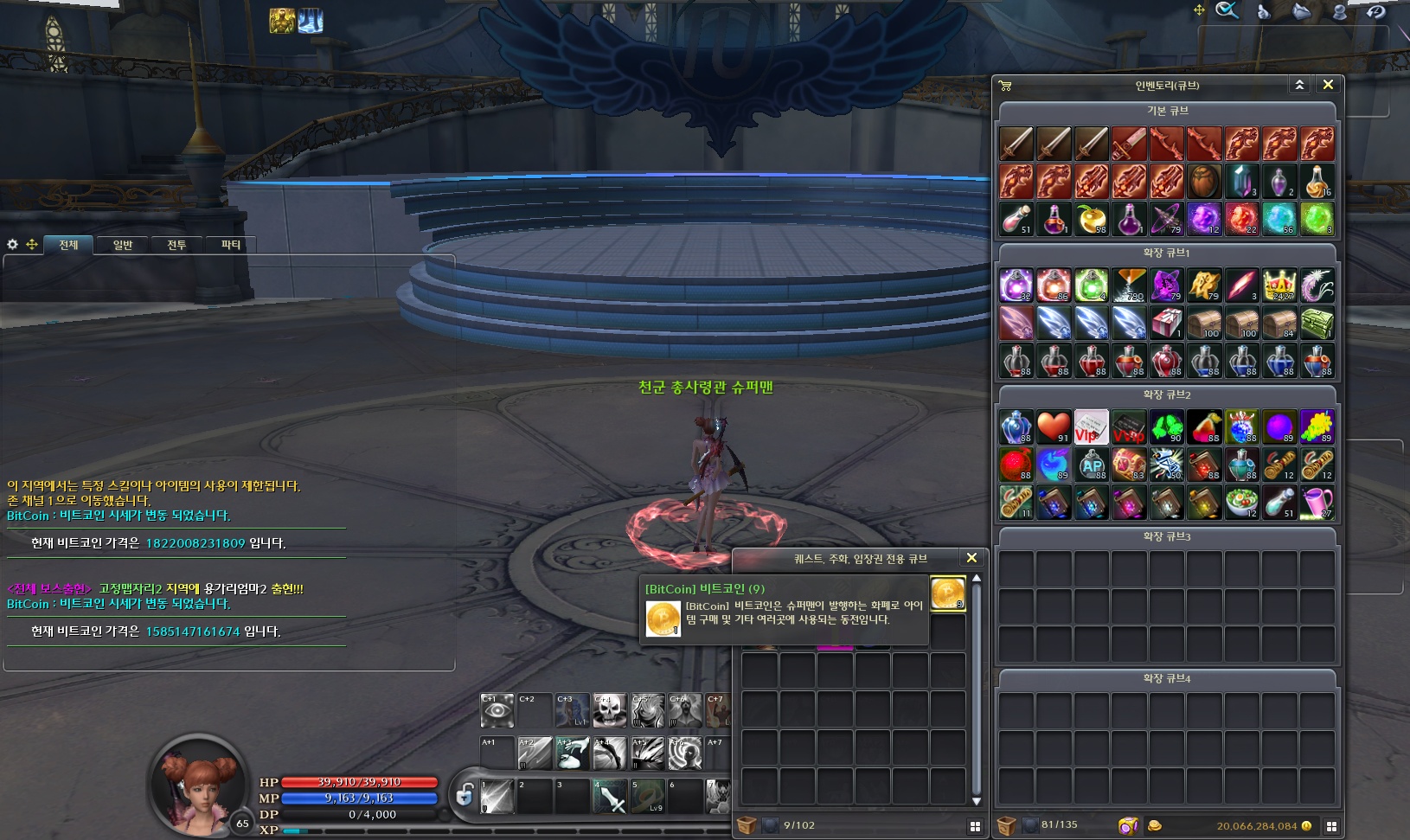
Task: Click the Vip scroll item in 확장 큐브2
Action: coord(1091,426)
